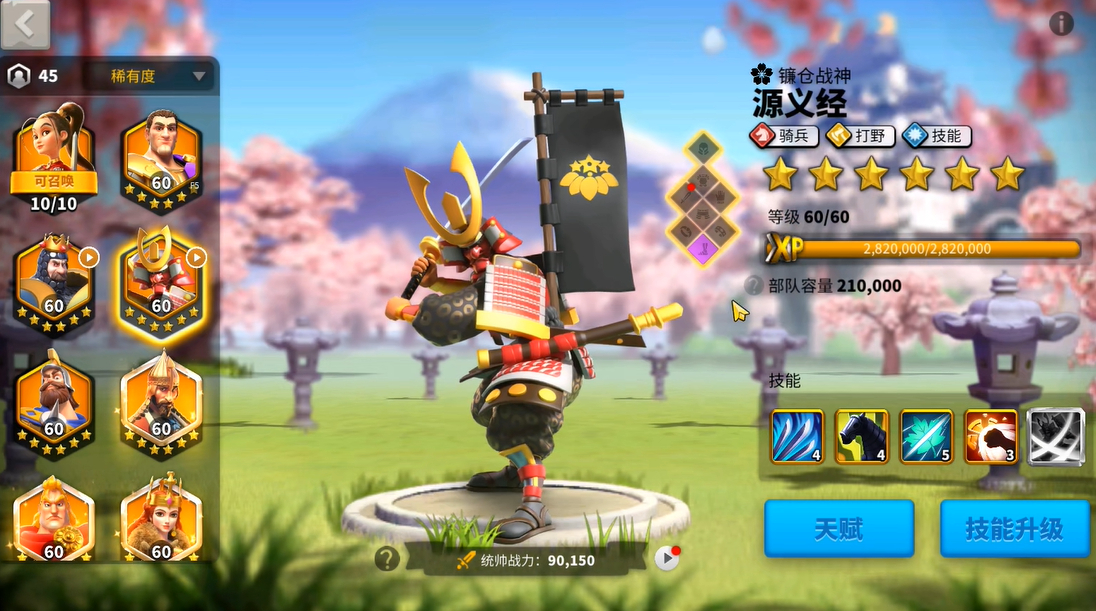This screenshot has width=1096, height=611.
Task: Open the 天赋 talents screen
Action: pos(839,528)
